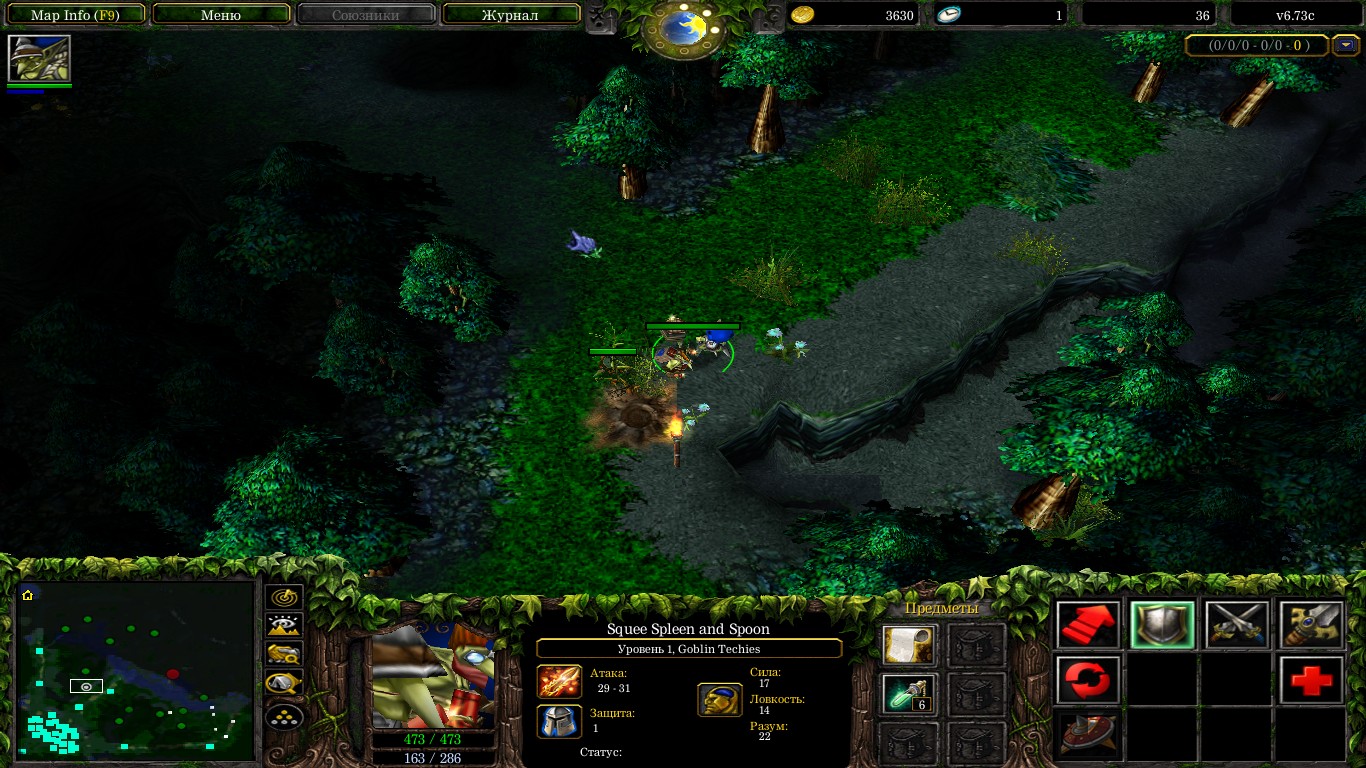The height and width of the screenshot is (768, 1366).
Task: Use the green vial with 6 charges
Action: (x=909, y=694)
